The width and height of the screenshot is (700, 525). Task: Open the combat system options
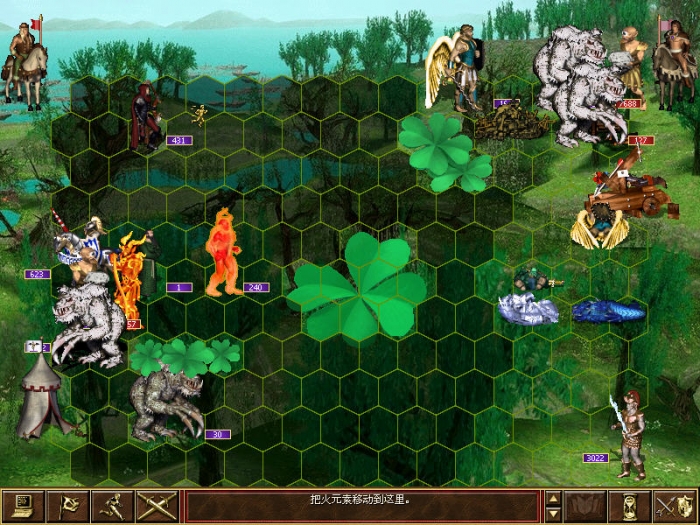tap(19, 506)
